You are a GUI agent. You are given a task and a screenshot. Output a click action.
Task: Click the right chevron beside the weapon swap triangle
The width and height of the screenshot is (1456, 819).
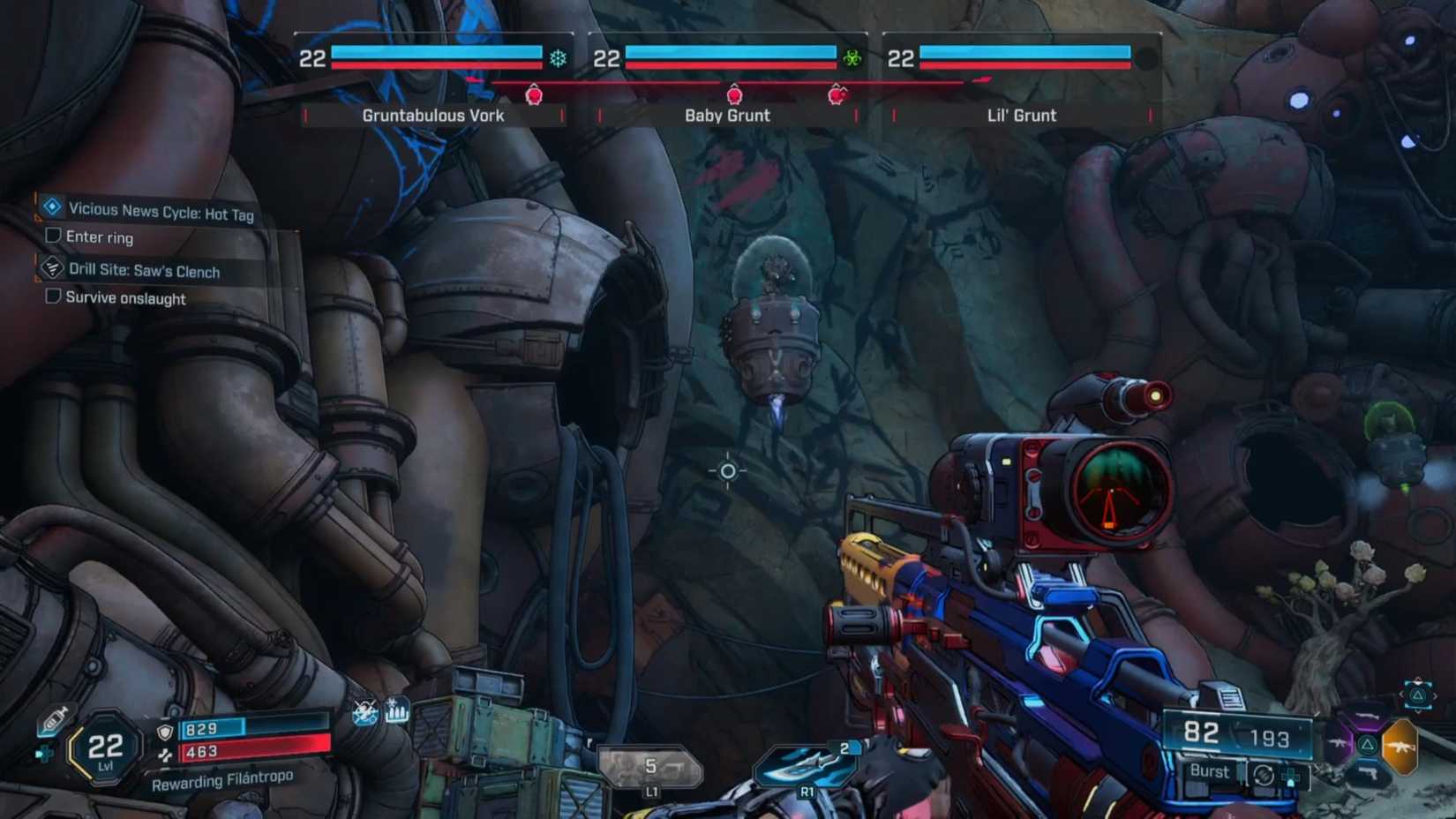pos(1436,694)
